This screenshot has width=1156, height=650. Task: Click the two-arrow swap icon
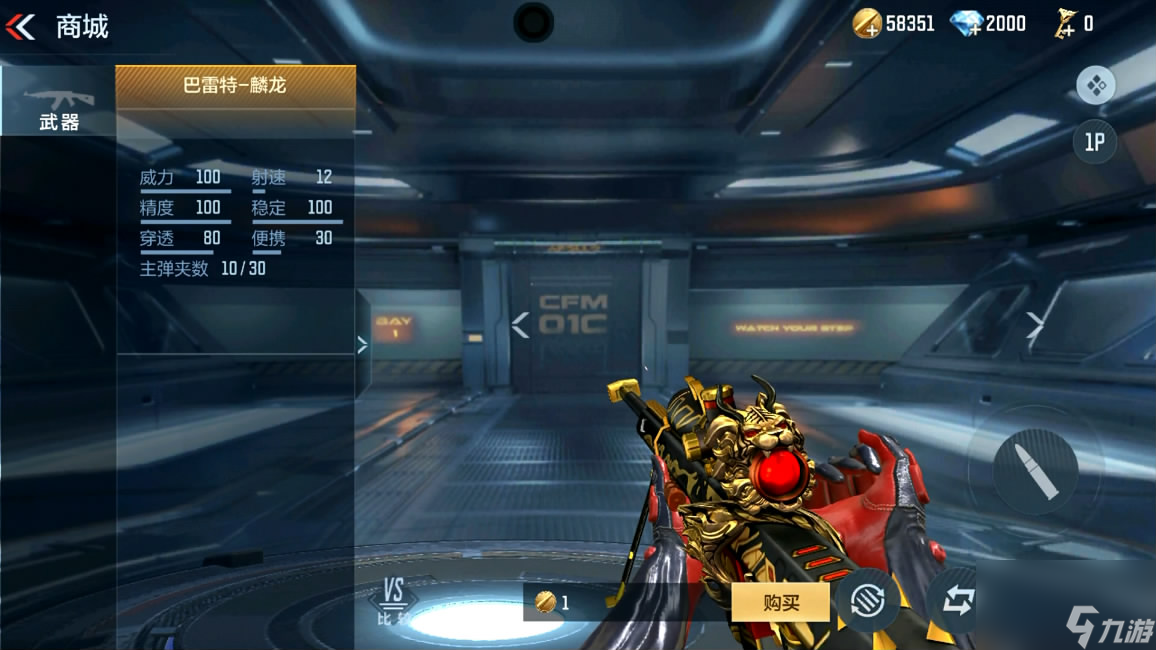(x=957, y=602)
